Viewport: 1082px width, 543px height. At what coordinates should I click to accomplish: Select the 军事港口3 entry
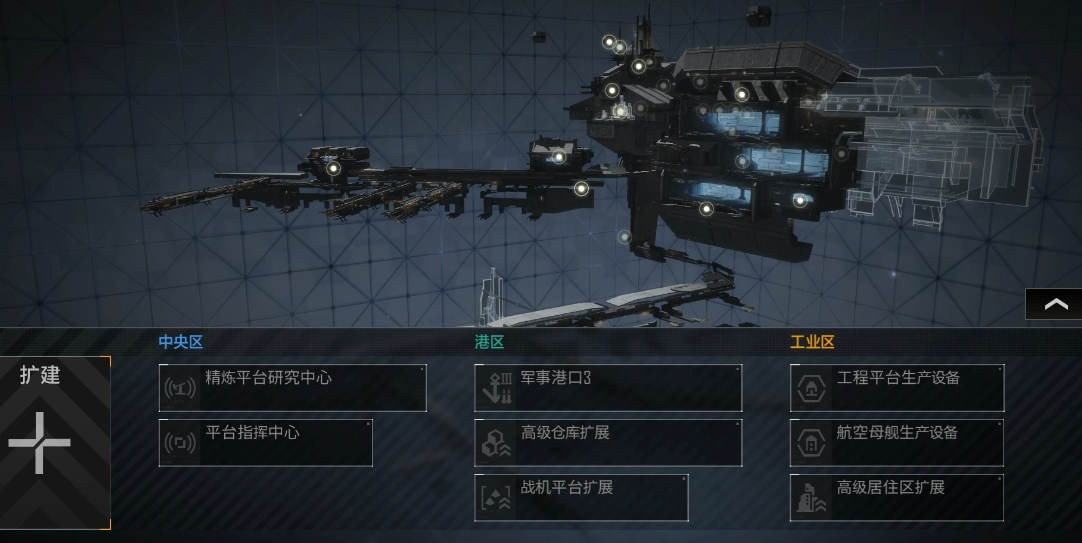(608, 388)
